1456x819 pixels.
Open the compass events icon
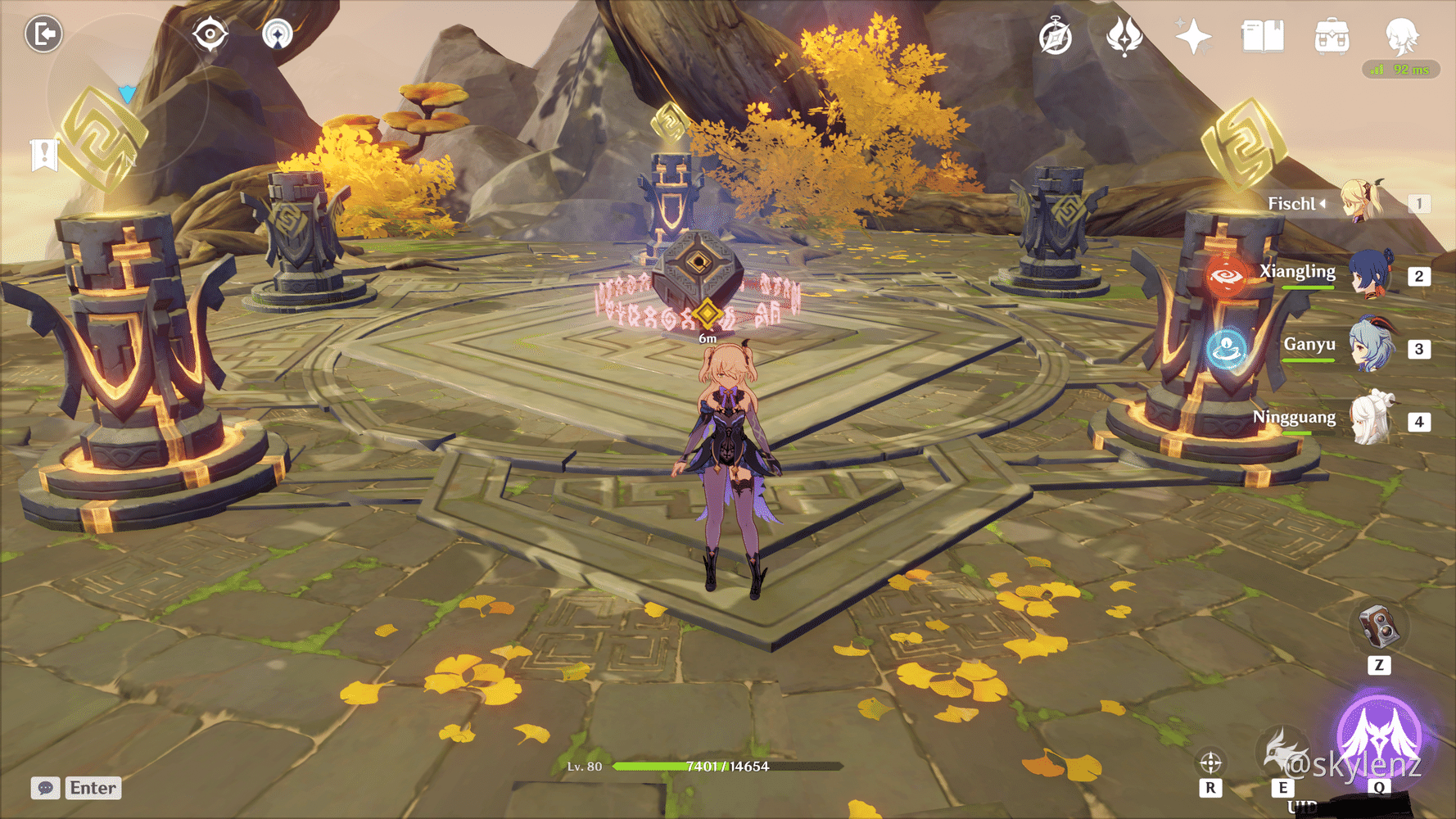[1056, 38]
